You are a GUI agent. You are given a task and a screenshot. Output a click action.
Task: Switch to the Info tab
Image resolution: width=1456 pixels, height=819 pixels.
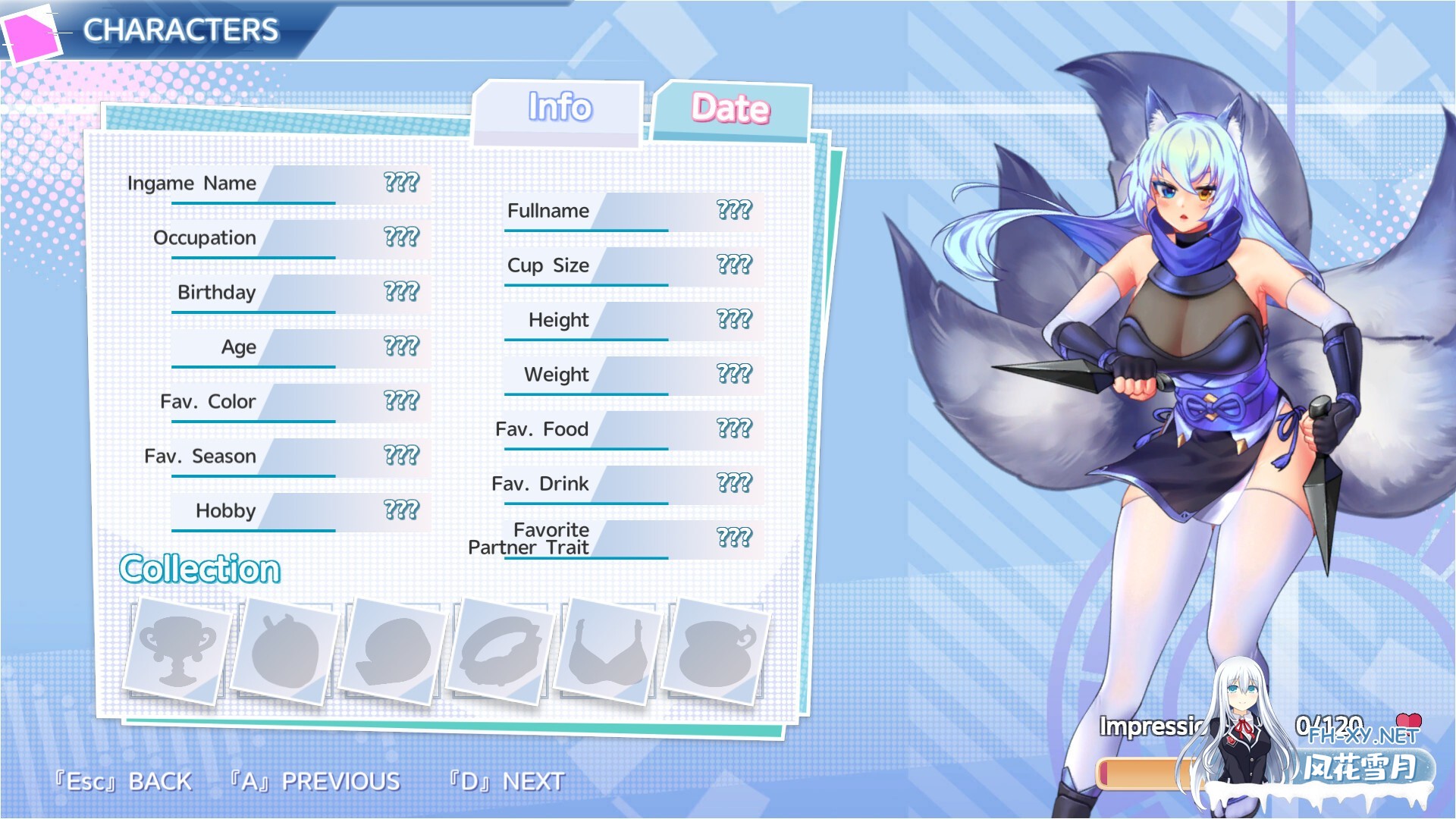pos(560,108)
